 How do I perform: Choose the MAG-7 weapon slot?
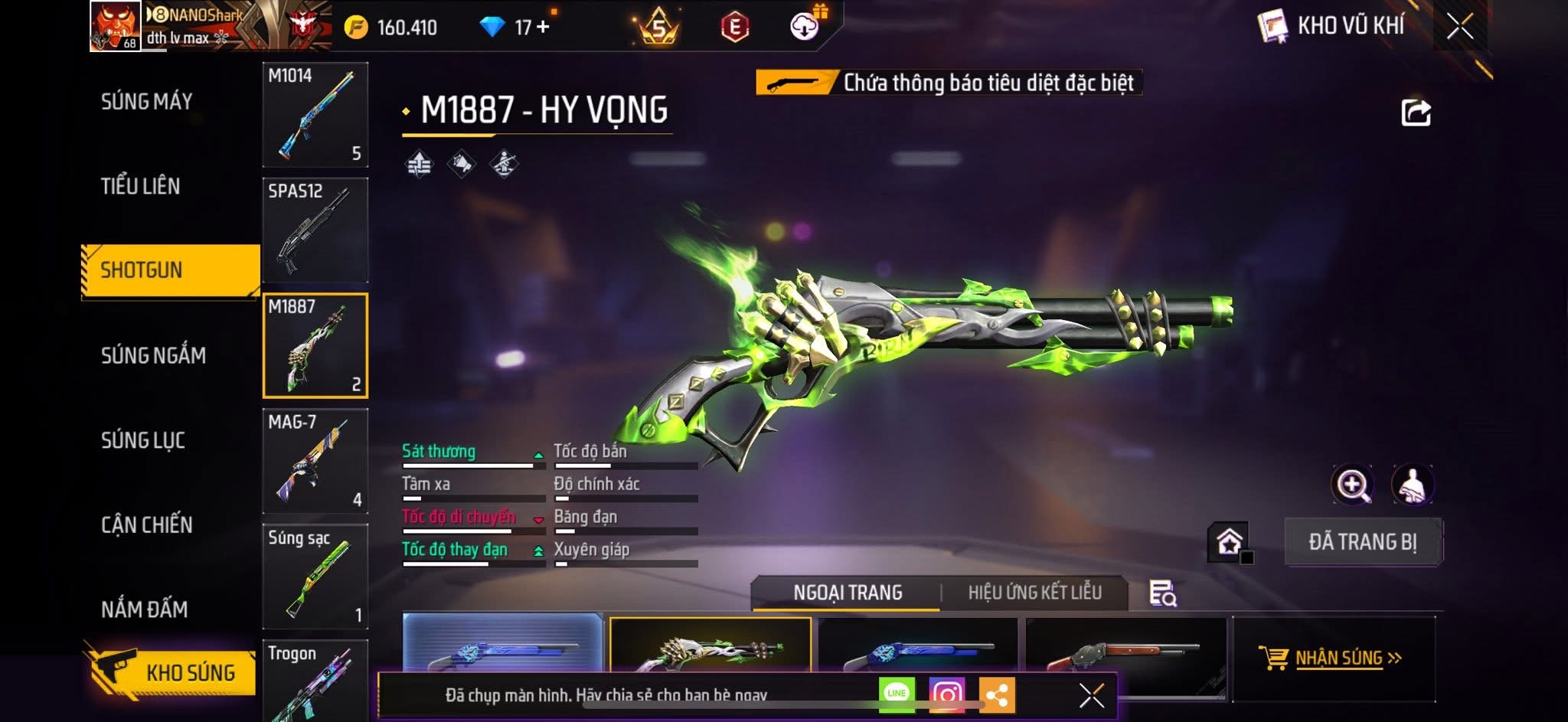[x=315, y=461]
